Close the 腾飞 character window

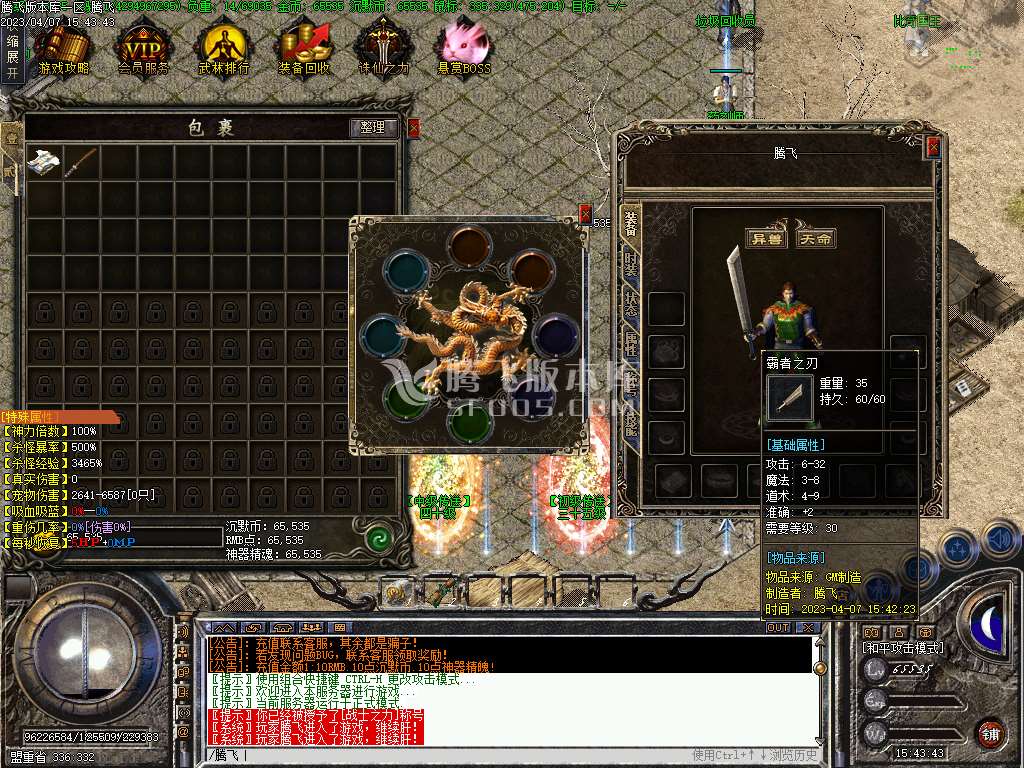coord(933,147)
